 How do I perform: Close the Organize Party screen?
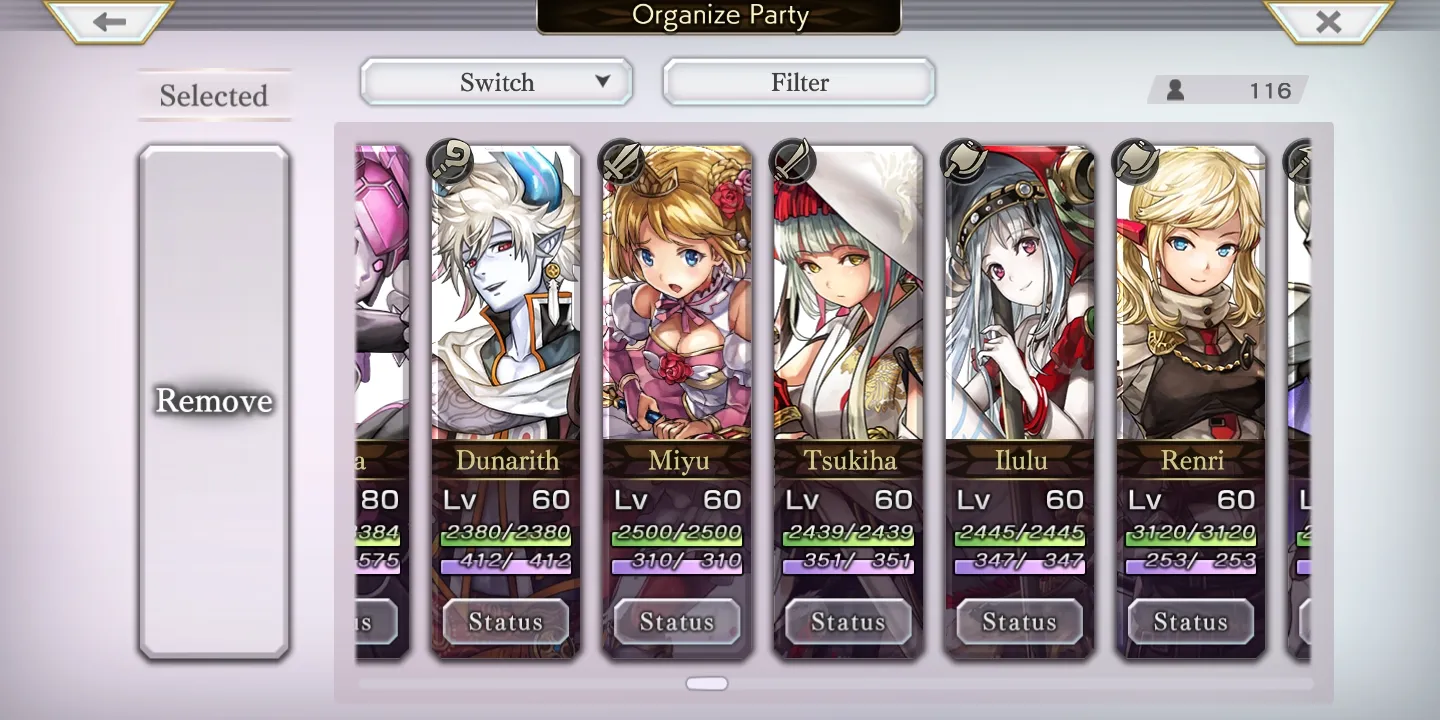click(x=1328, y=22)
